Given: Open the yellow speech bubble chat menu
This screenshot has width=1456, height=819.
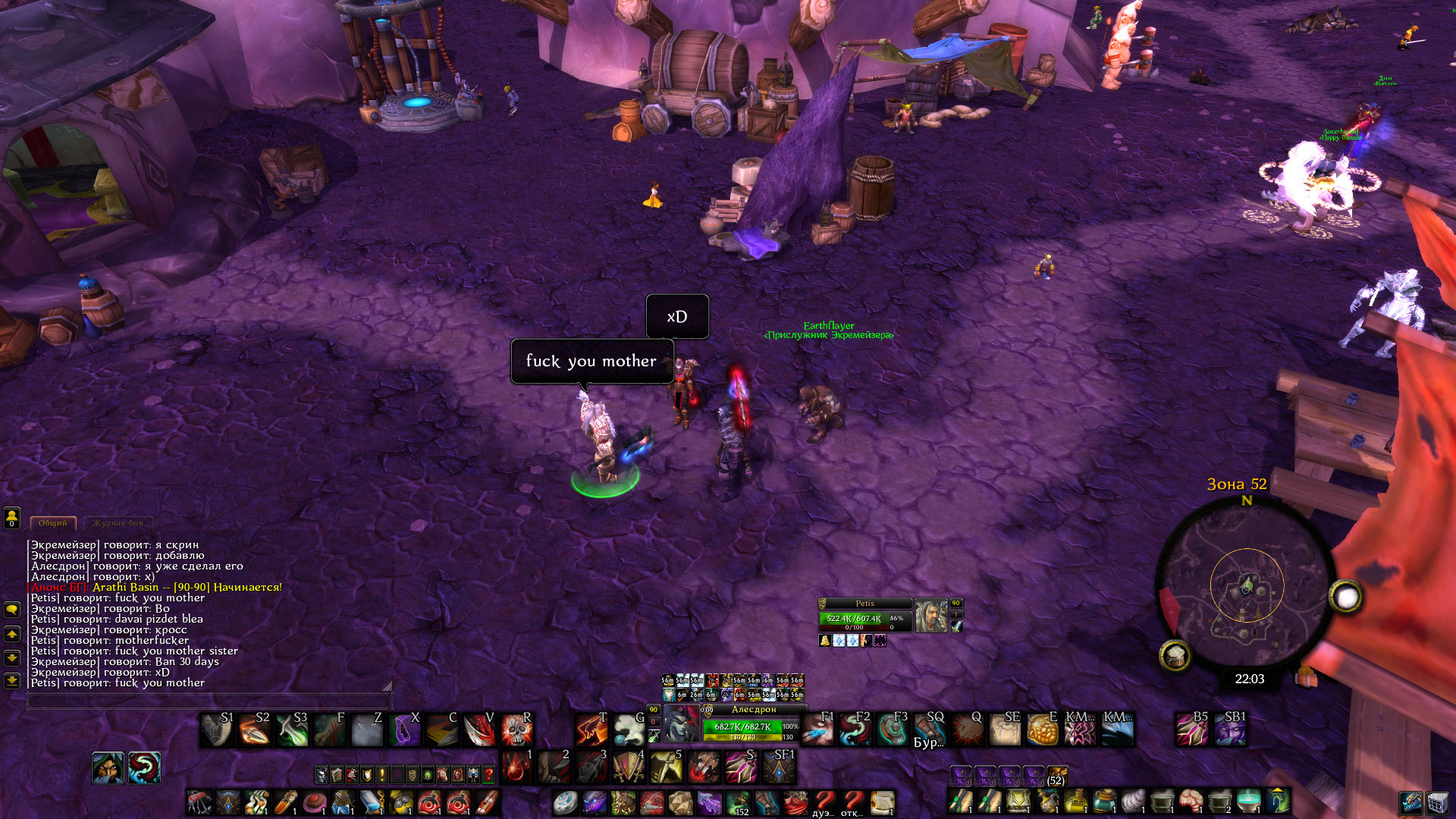Looking at the screenshot, I should coord(12,610).
